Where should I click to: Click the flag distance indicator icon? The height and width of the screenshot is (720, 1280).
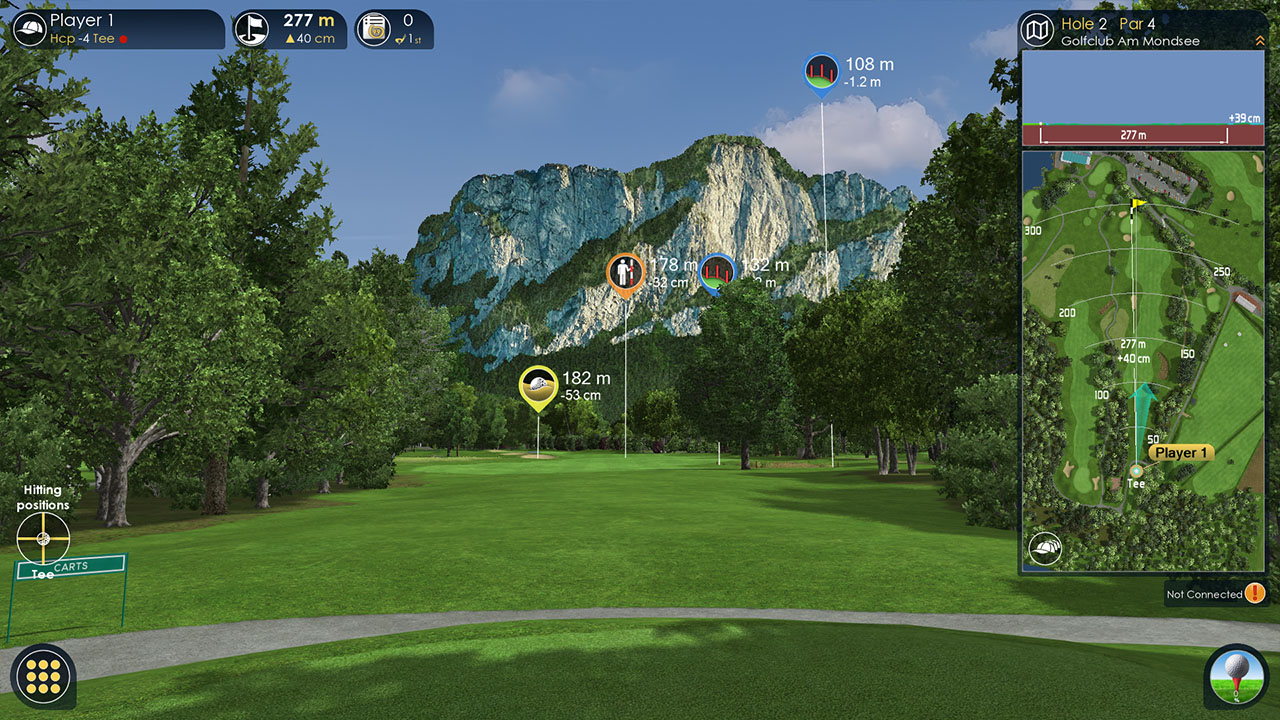pos(252,29)
